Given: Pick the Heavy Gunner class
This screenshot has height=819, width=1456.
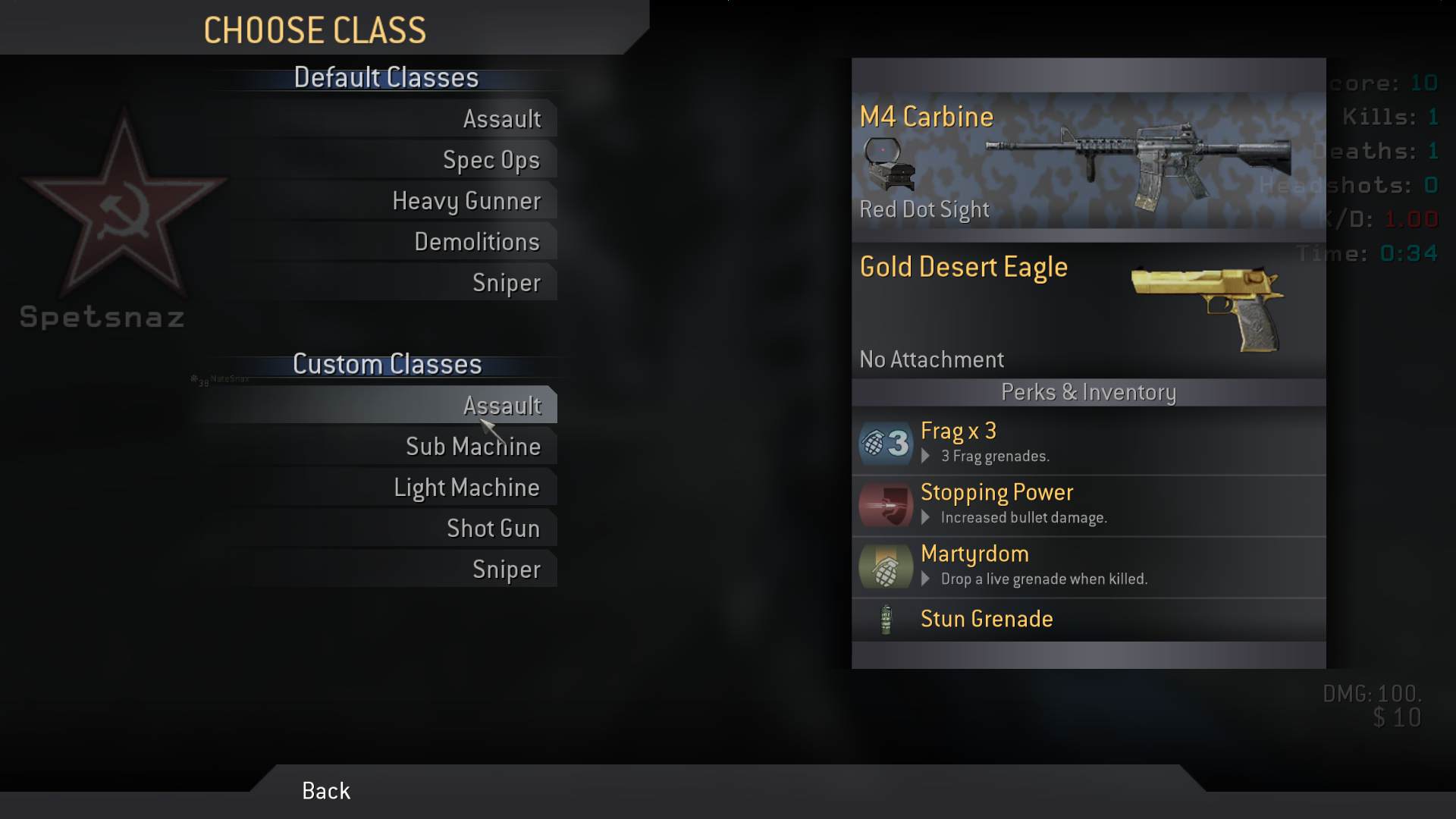Looking at the screenshot, I should [x=466, y=201].
